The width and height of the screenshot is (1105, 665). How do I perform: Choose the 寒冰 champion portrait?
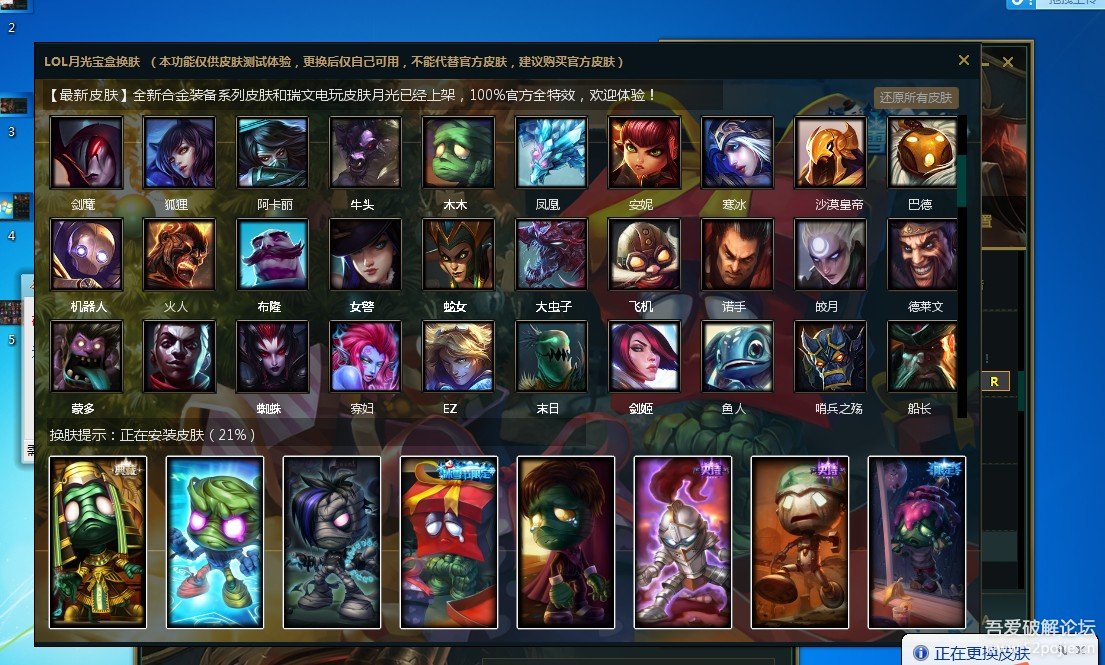click(738, 153)
